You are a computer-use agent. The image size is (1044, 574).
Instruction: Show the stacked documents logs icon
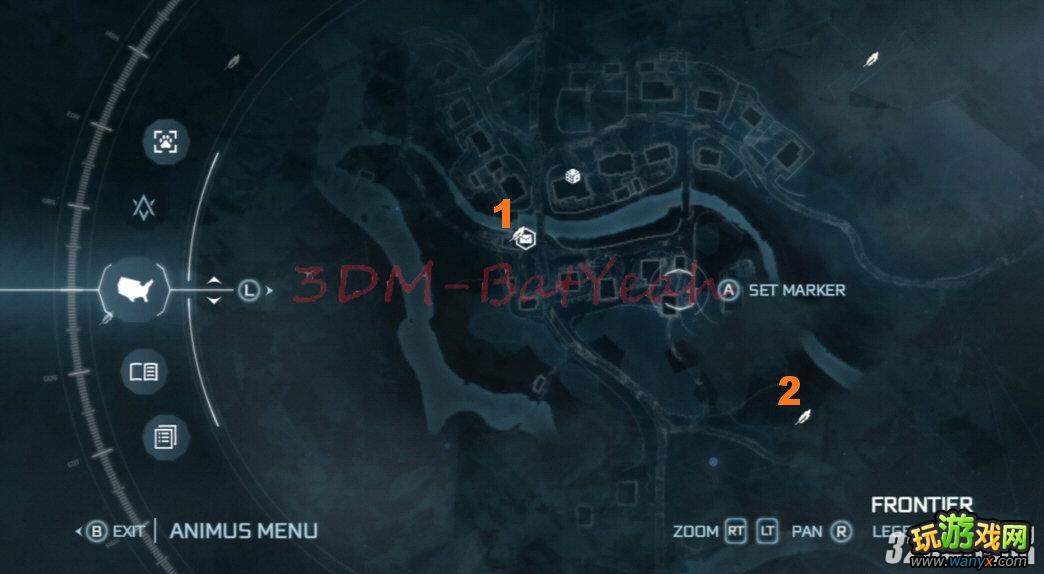click(x=163, y=437)
